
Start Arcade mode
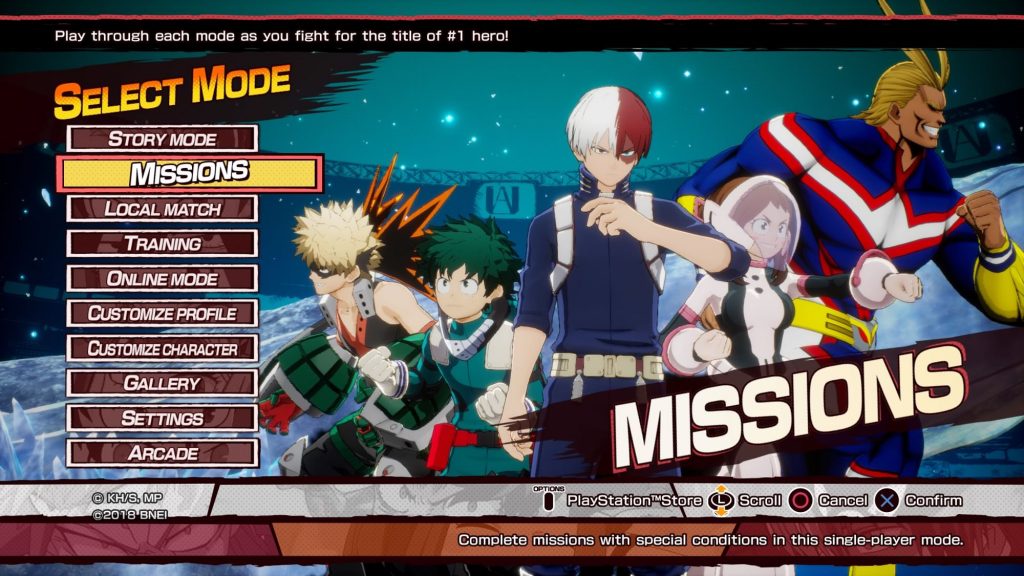click(x=162, y=454)
